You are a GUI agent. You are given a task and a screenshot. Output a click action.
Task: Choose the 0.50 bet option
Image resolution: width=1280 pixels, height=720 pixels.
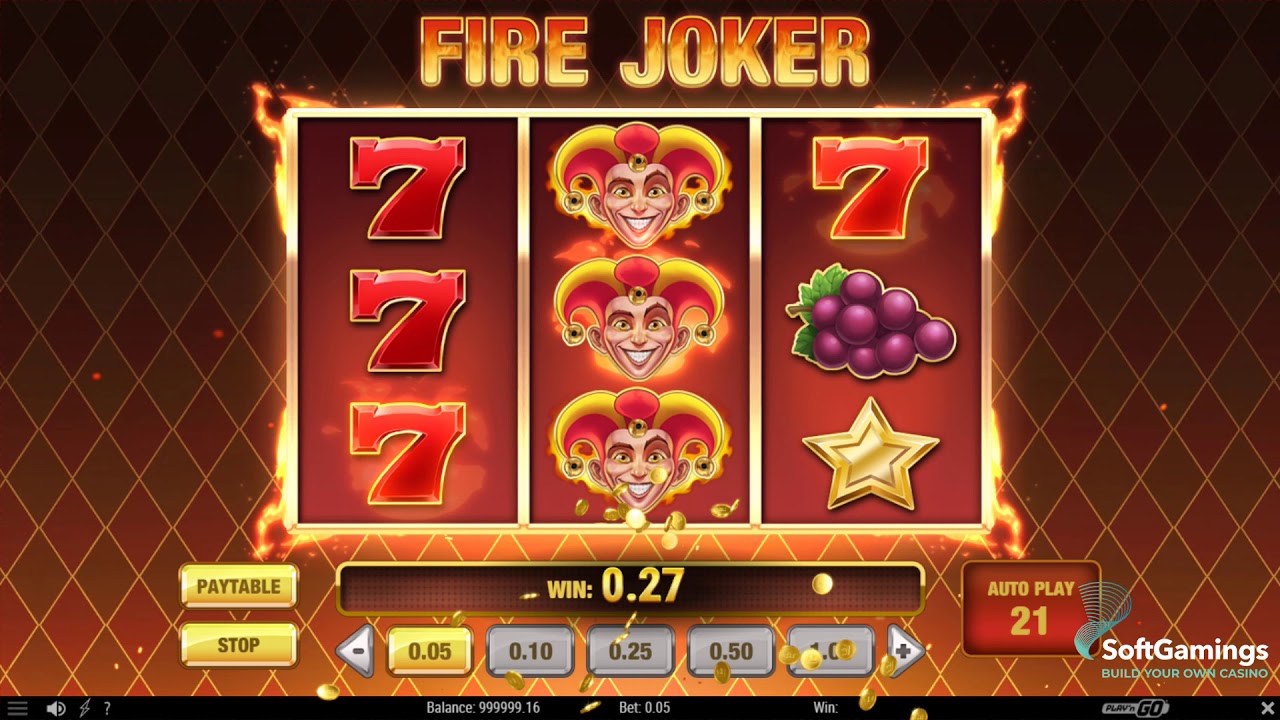730,651
